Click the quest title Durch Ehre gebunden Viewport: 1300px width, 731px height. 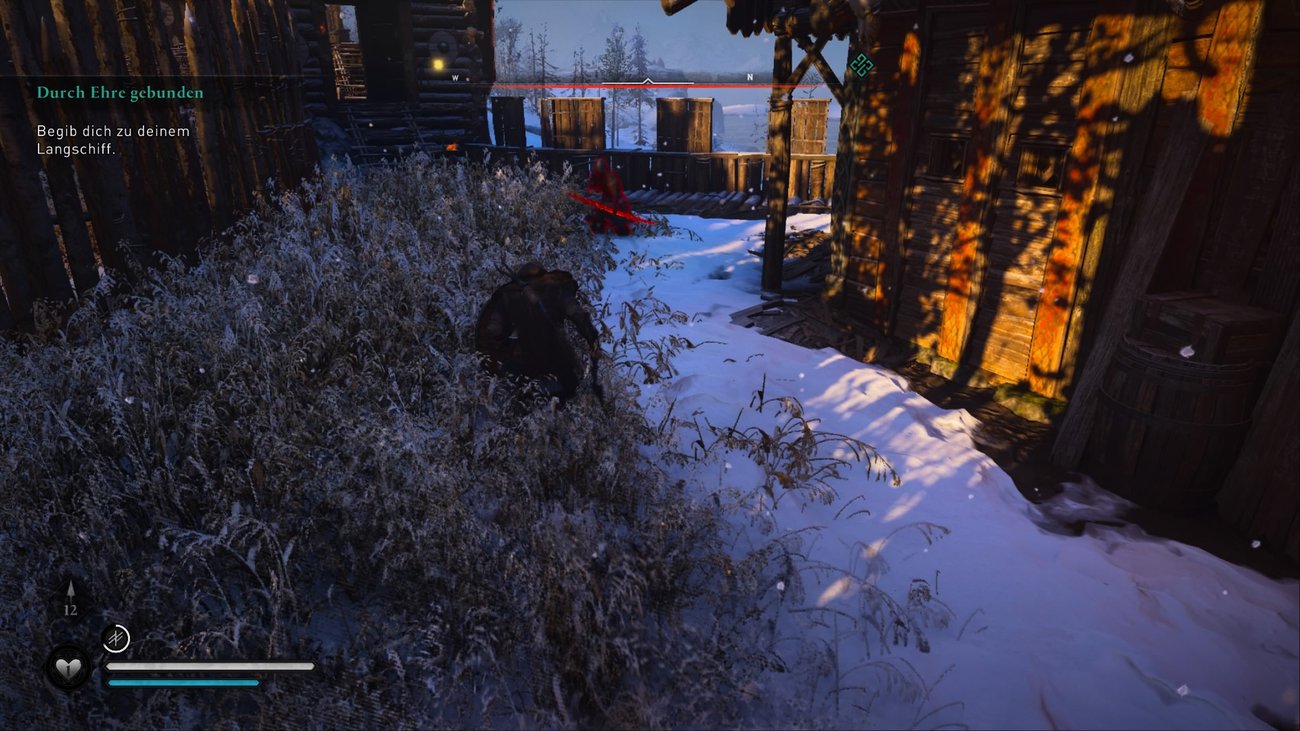coord(120,91)
